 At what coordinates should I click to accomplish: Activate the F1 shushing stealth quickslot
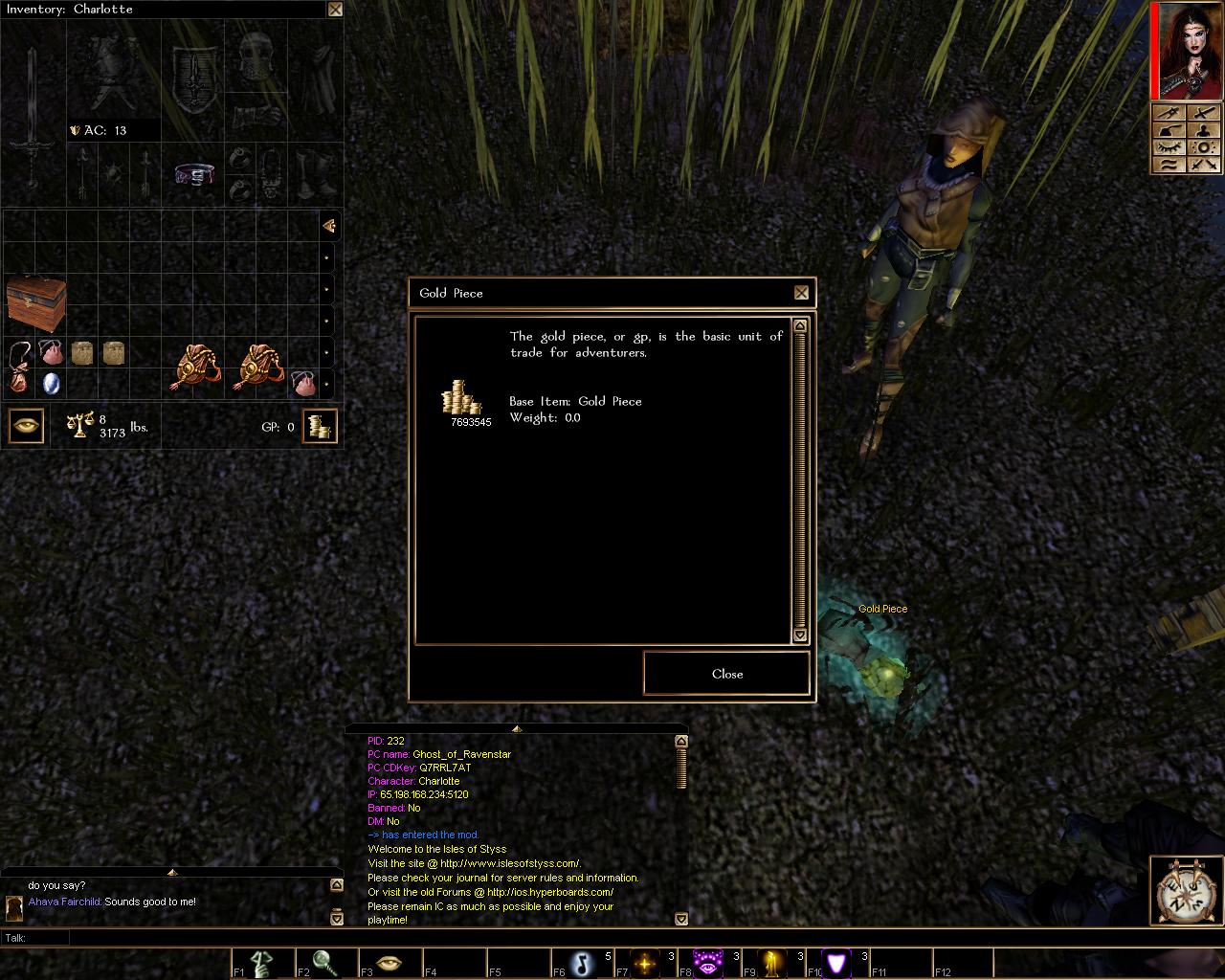click(262, 962)
